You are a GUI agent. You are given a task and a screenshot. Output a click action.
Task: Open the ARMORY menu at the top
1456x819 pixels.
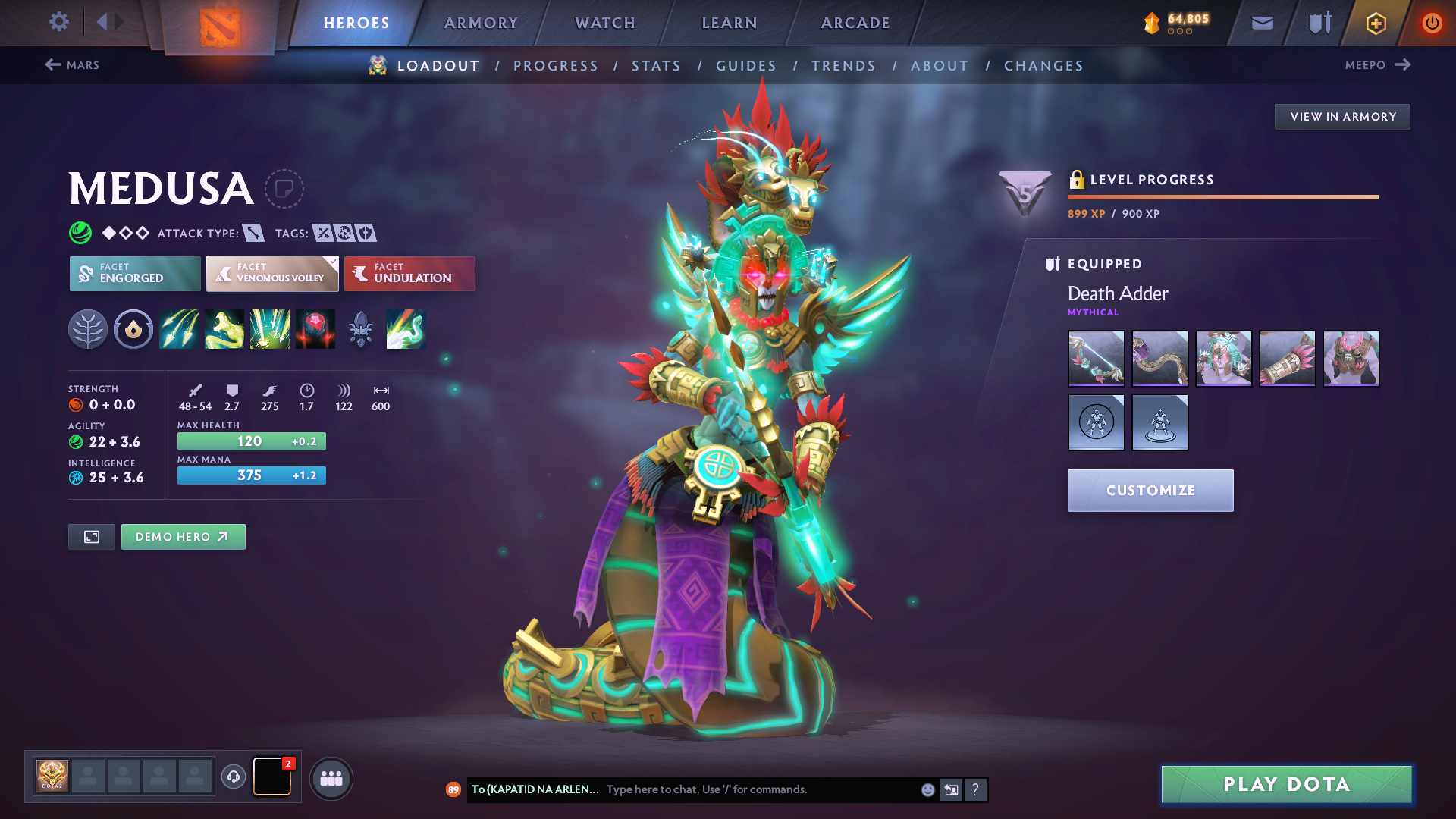pos(481,23)
